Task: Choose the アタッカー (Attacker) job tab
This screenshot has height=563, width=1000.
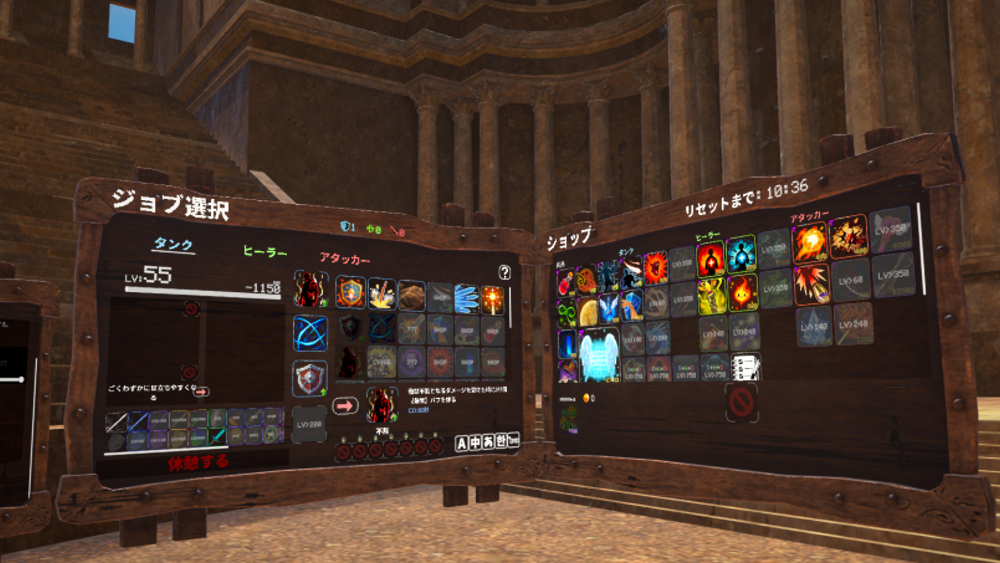Action: (345, 259)
